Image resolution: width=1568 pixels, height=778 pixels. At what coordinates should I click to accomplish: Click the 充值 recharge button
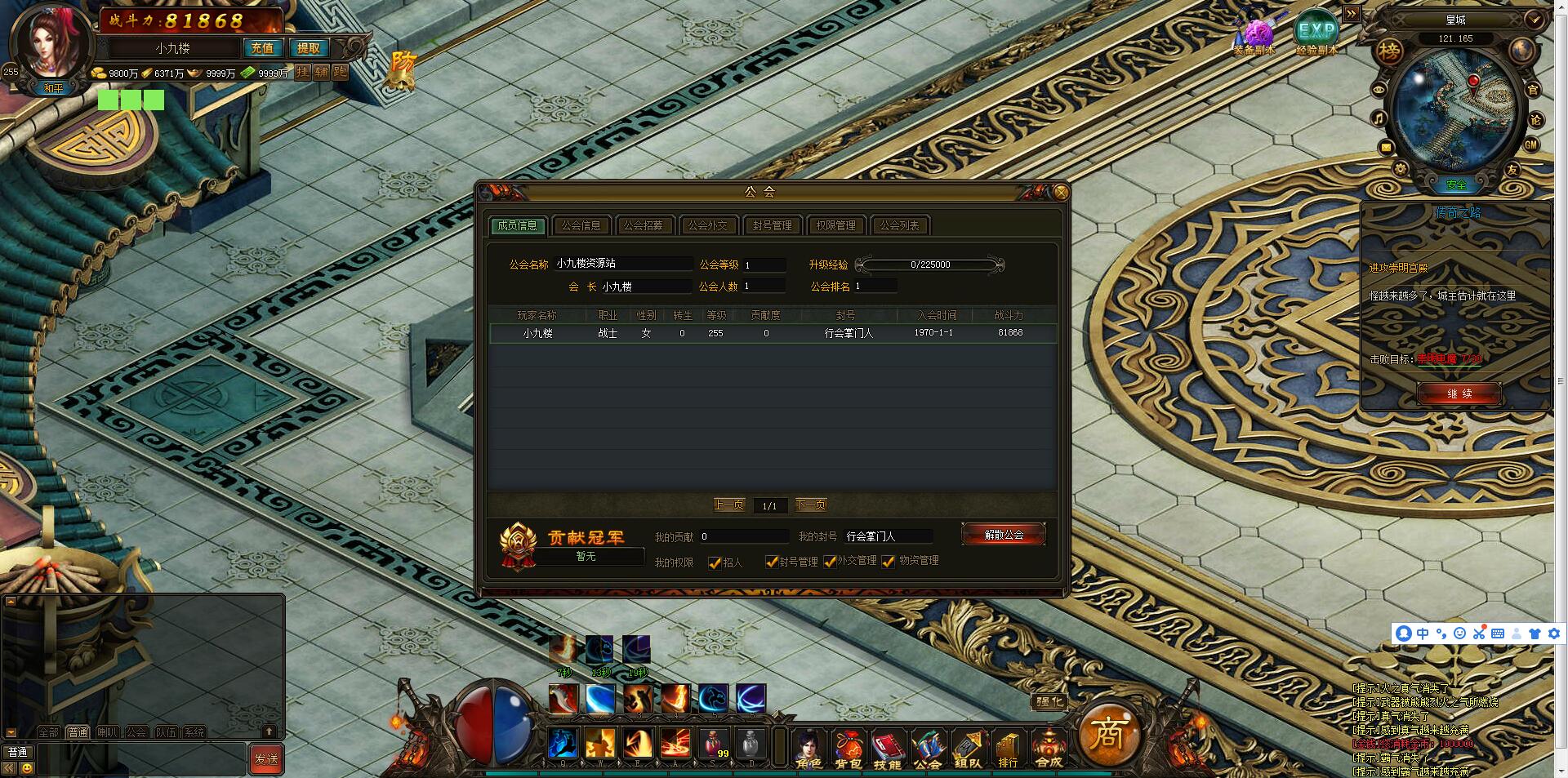pyautogui.click(x=262, y=48)
